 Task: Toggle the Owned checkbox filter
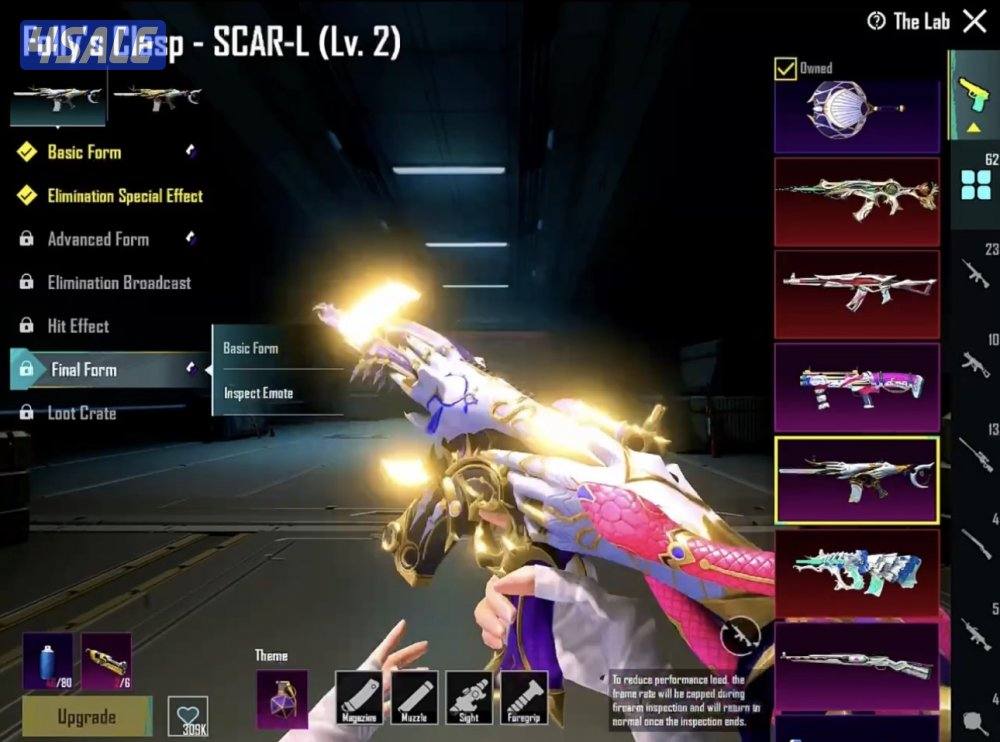(785, 68)
